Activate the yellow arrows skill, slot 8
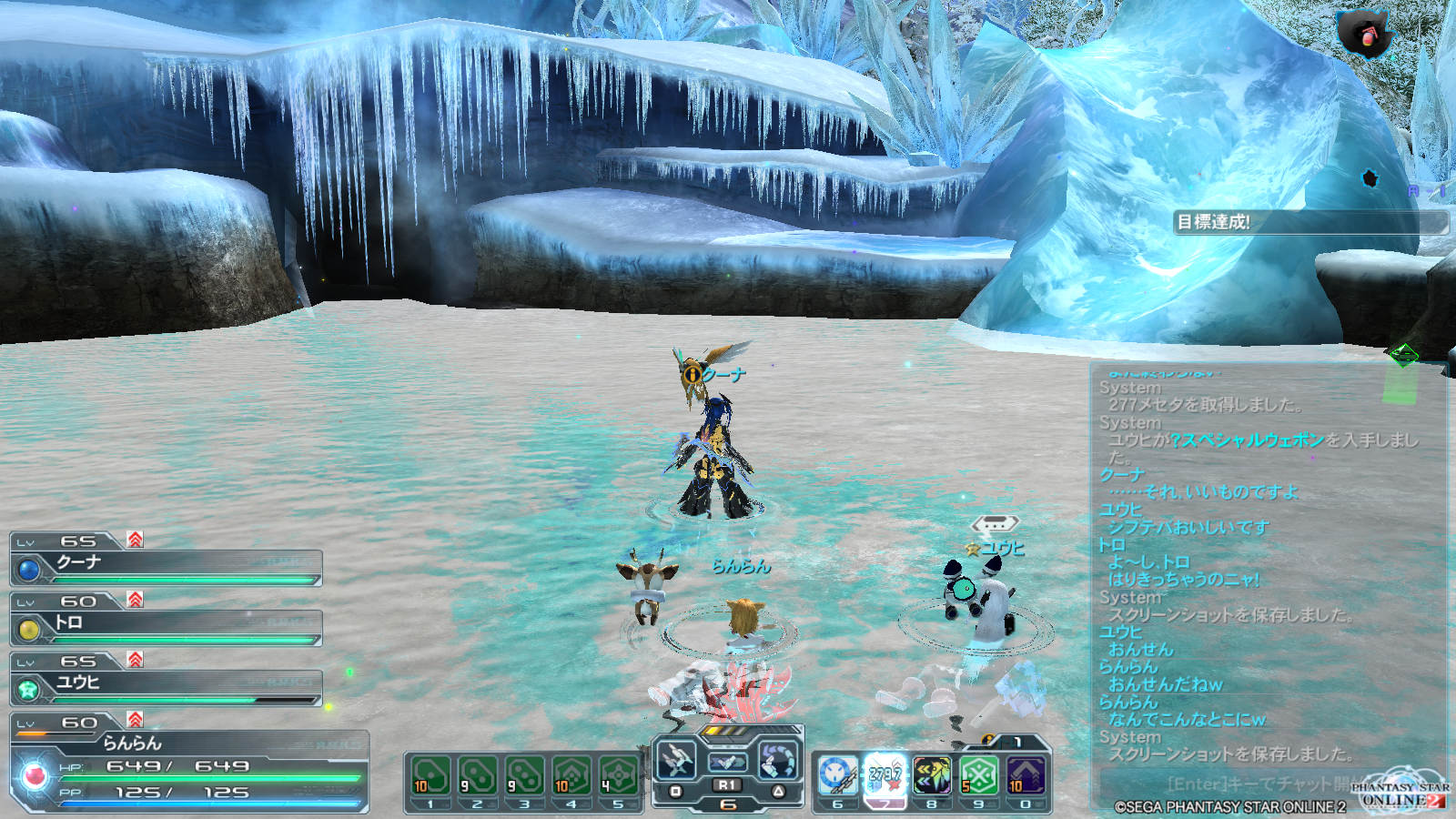The height and width of the screenshot is (819, 1456). [932, 775]
